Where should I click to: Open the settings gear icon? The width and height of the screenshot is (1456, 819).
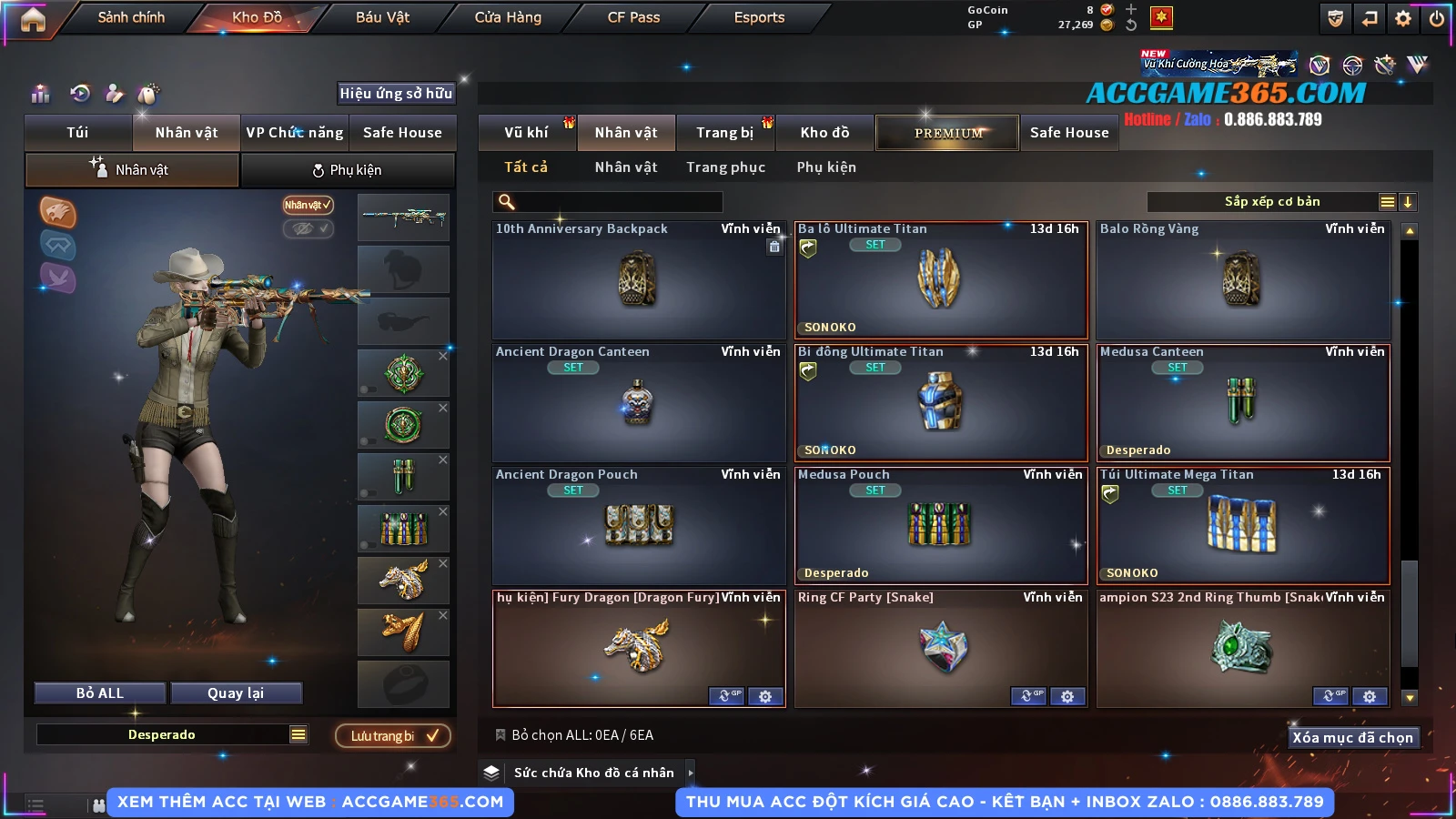(x=1403, y=18)
